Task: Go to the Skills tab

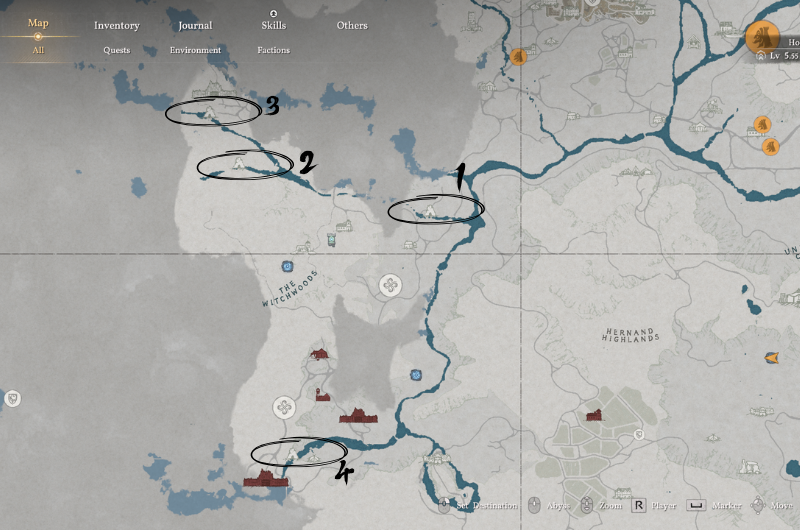Action: [x=273, y=25]
